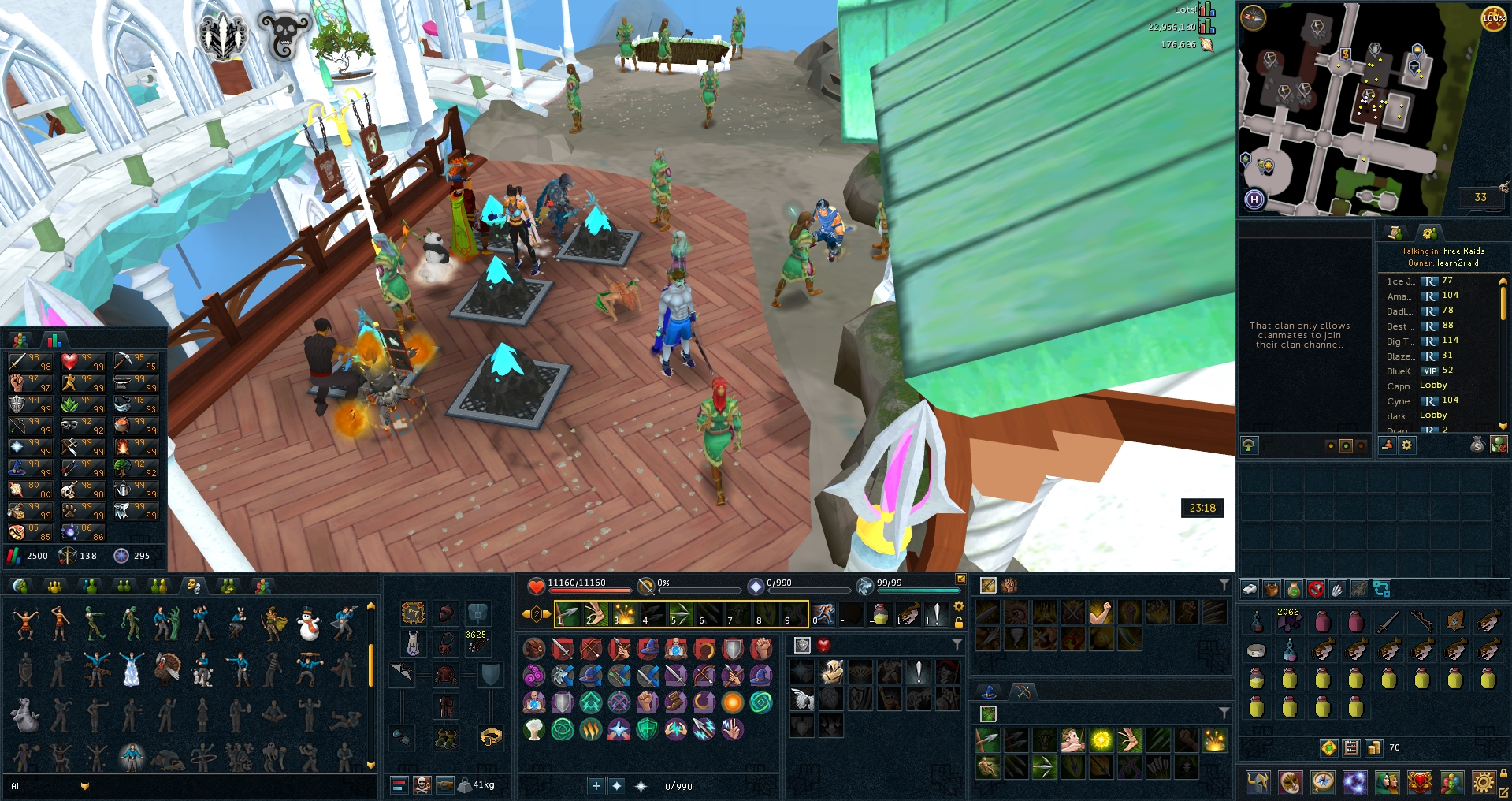Switch to the clan settings tab above Free Raids

(x=1431, y=233)
